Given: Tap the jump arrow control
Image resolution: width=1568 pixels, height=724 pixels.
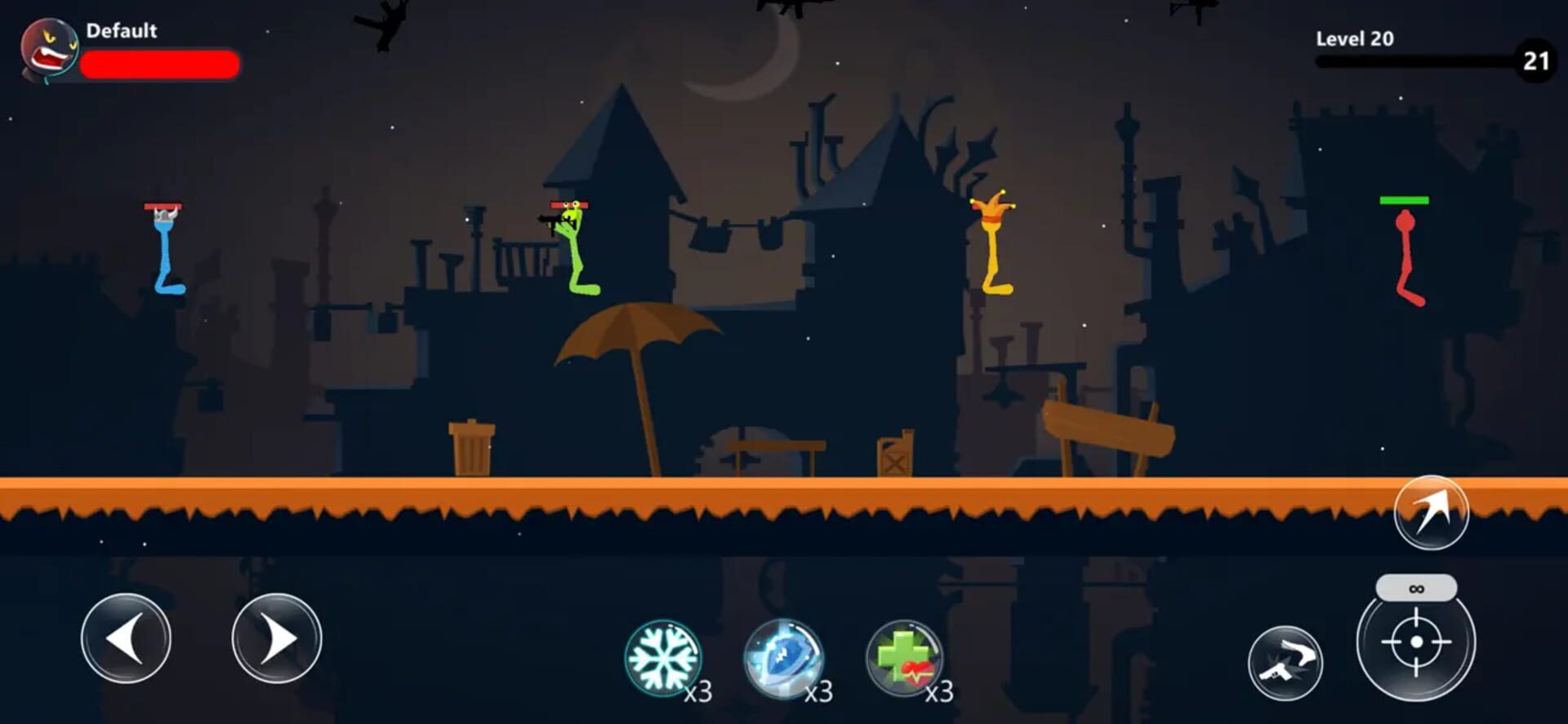Looking at the screenshot, I should tap(1435, 512).
